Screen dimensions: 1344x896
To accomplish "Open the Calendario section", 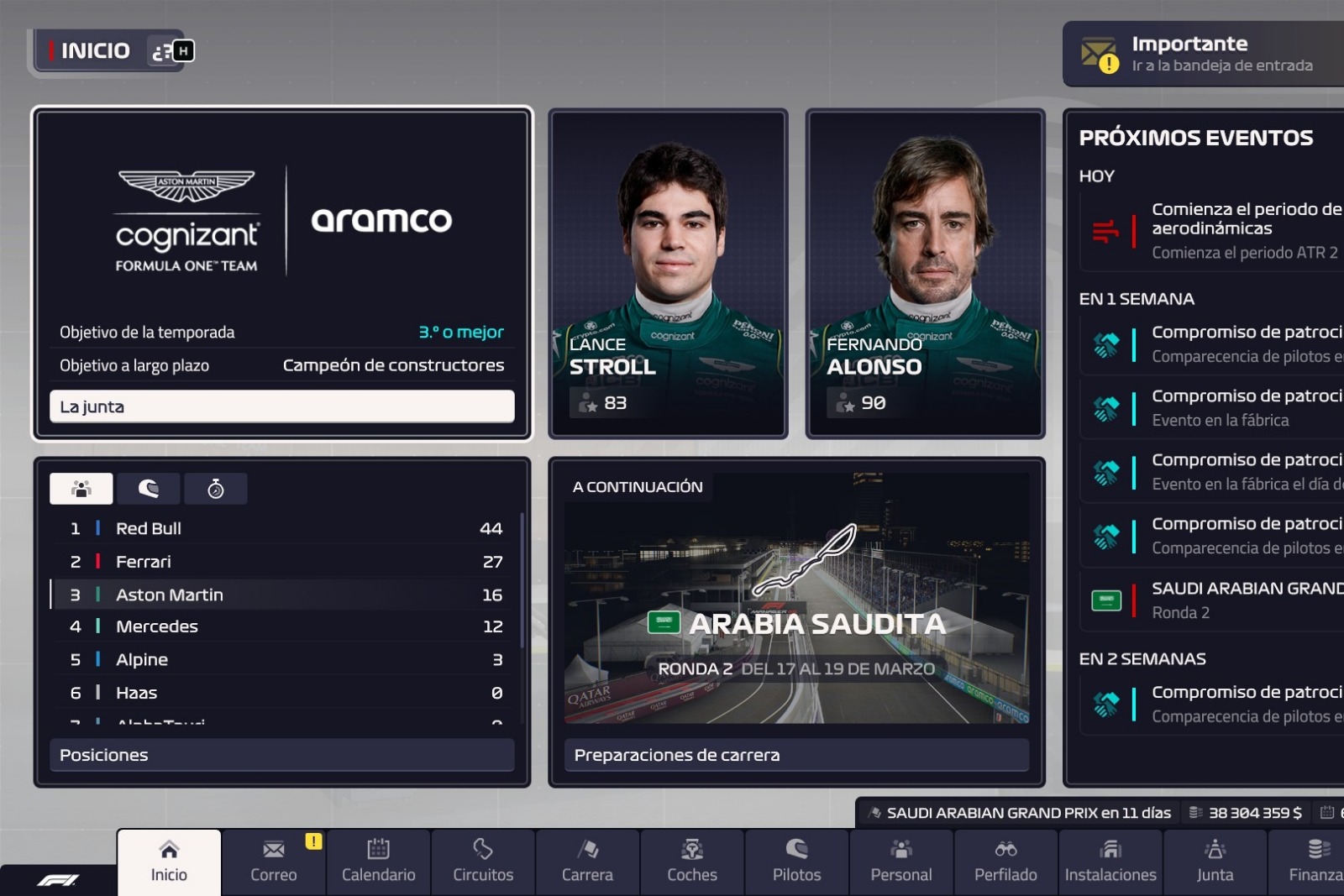I will coord(378,862).
